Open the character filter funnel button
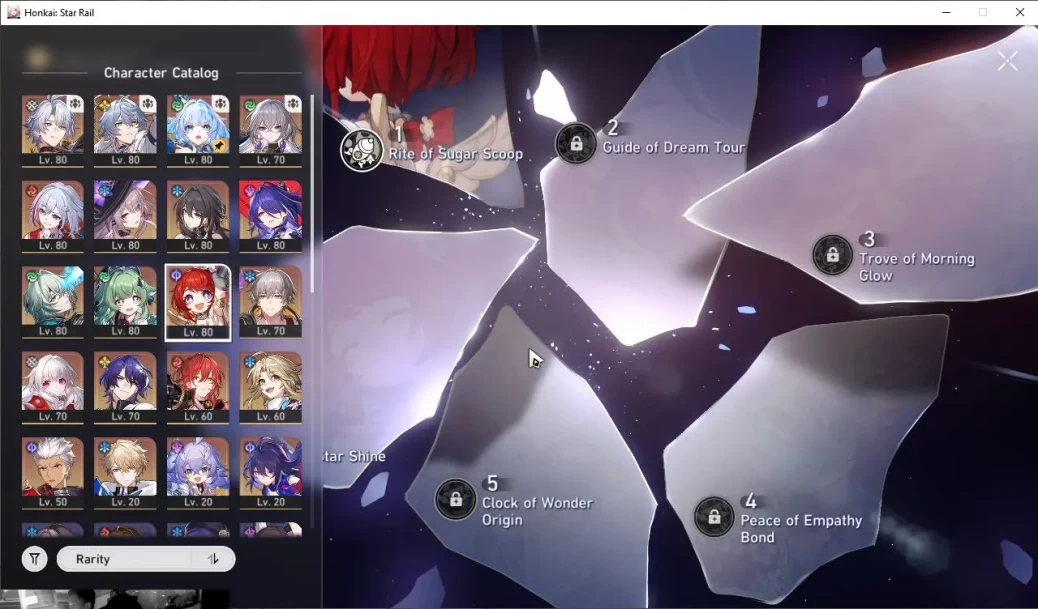Image resolution: width=1038 pixels, height=609 pixels. pos(35,559)
